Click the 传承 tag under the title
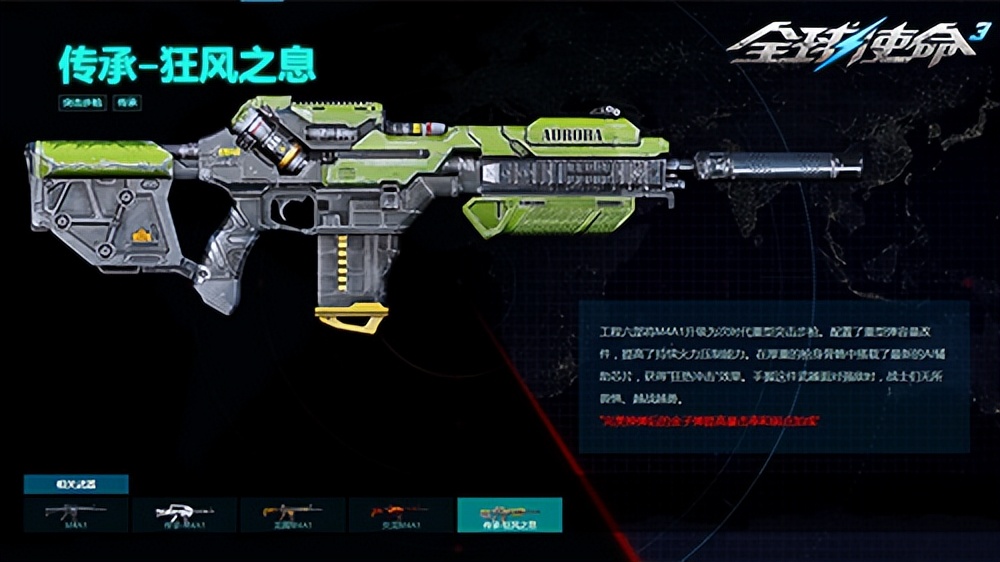This screenshot has height=562, width=1000. [x=127, y=102]
